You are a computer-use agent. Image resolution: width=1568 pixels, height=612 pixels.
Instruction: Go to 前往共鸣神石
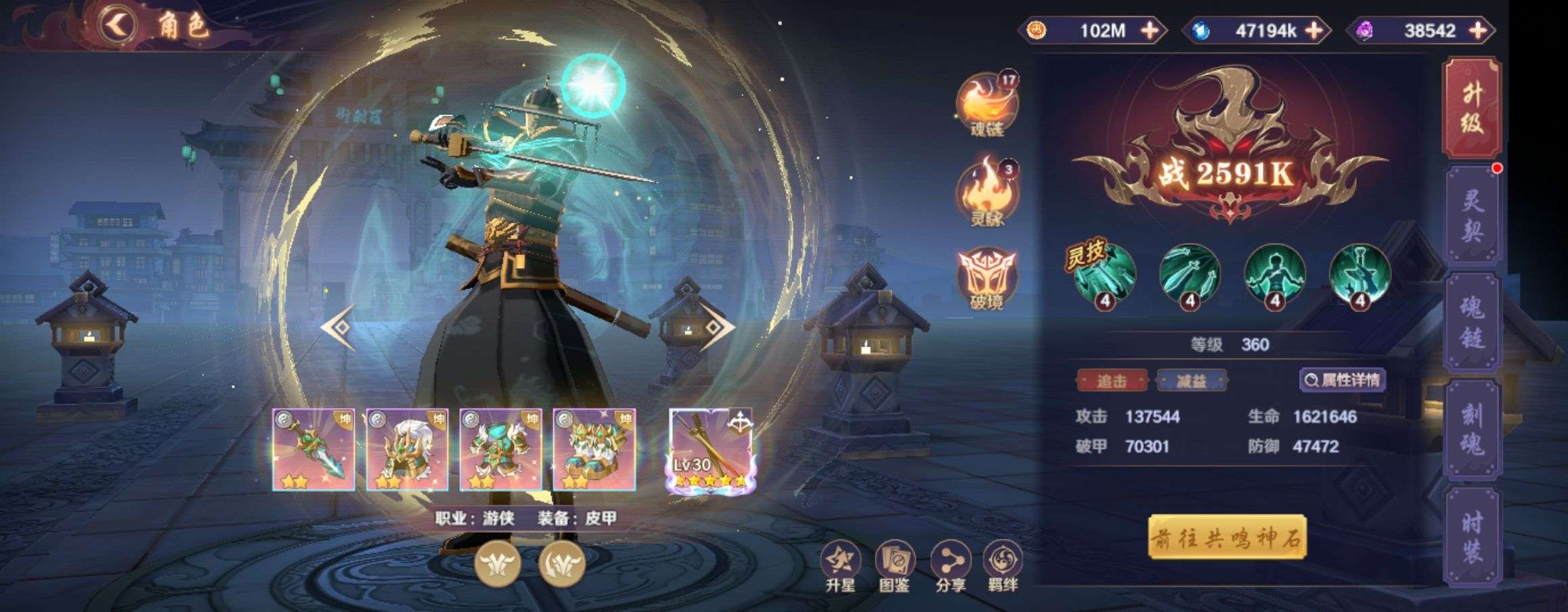coord(1227,538)
